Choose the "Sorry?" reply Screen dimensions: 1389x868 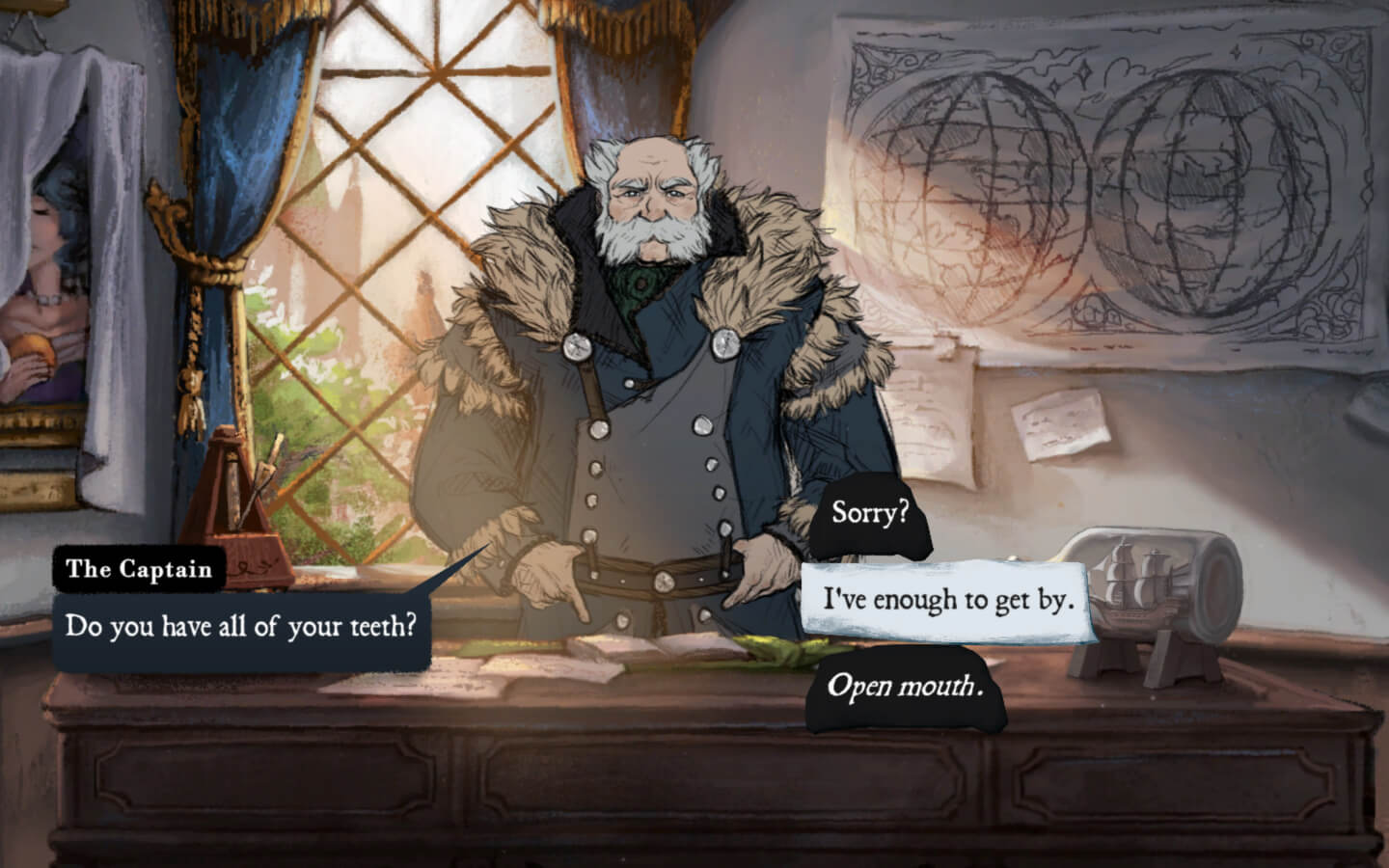click(870, 513)
